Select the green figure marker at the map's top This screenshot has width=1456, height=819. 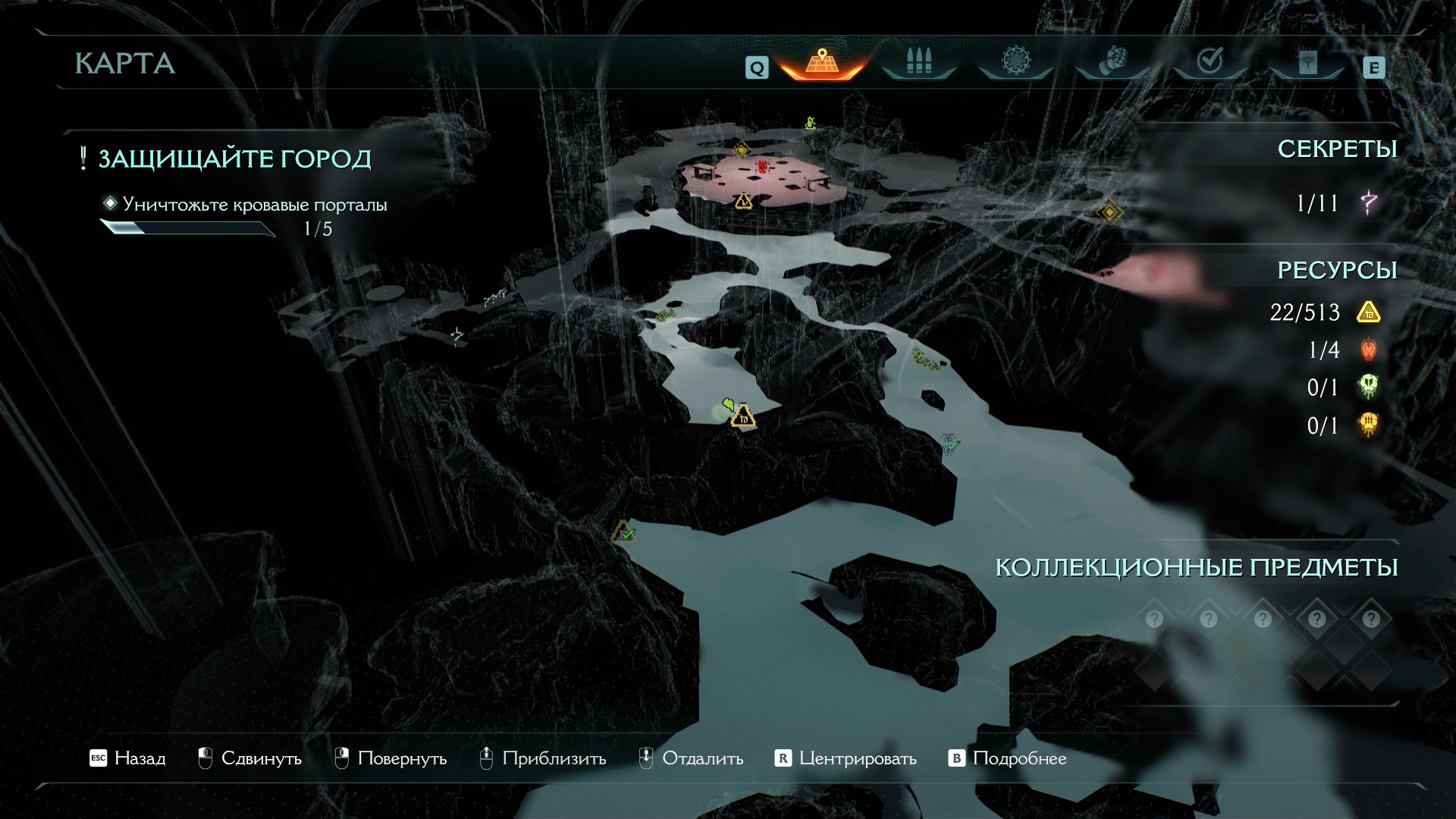810,122
